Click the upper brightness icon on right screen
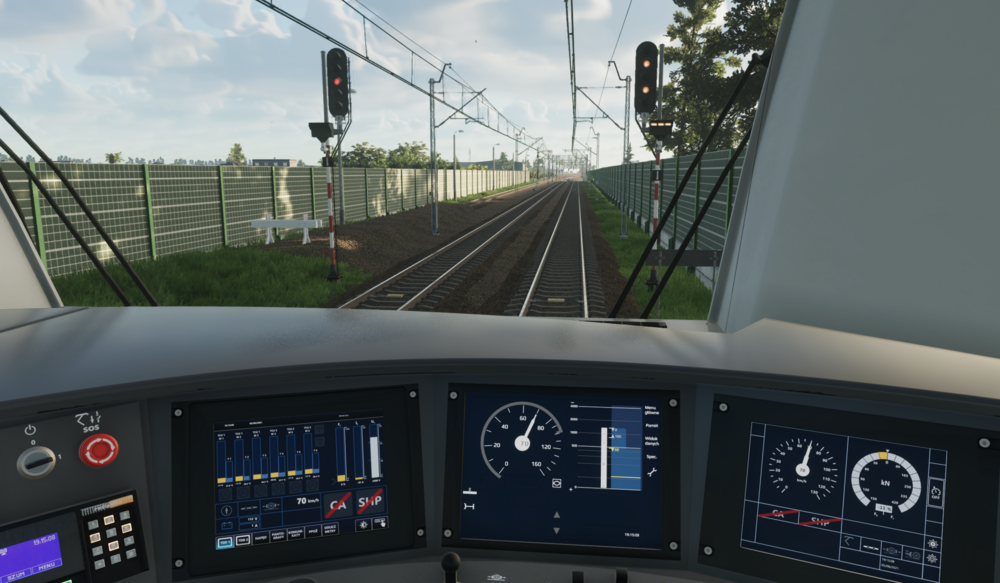 tap(933, 543)
